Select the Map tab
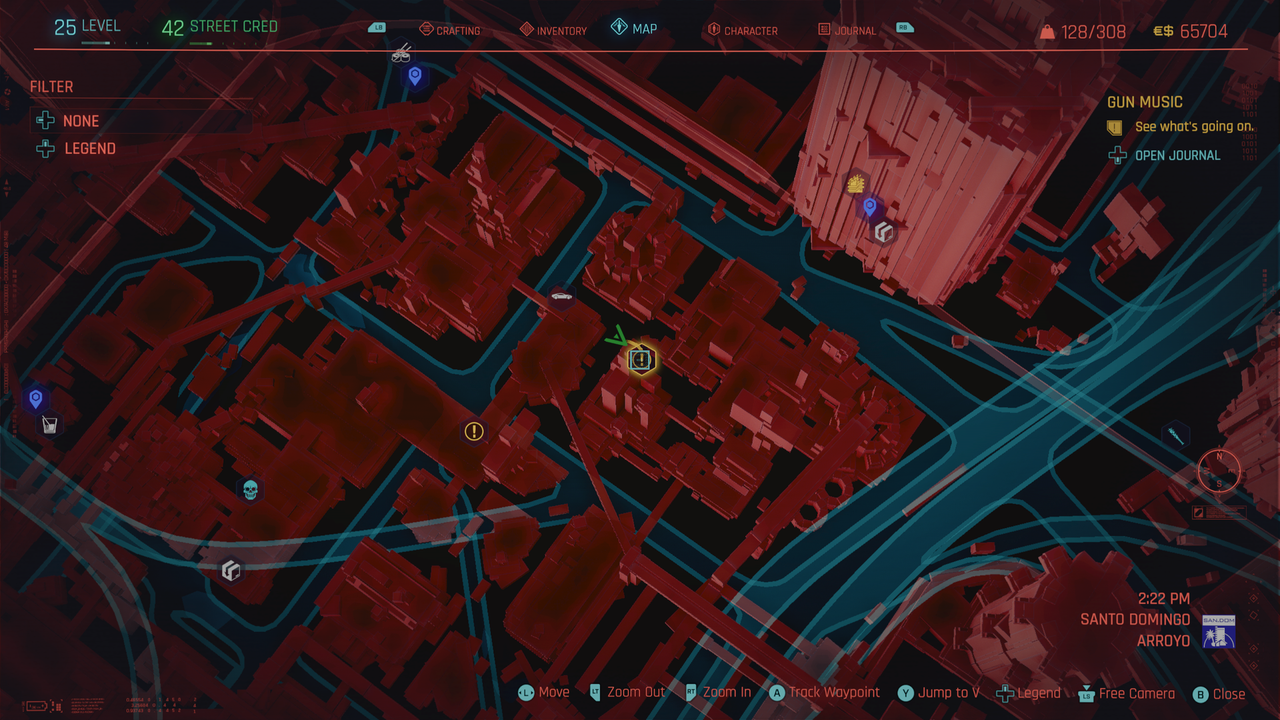 point(634,29)
